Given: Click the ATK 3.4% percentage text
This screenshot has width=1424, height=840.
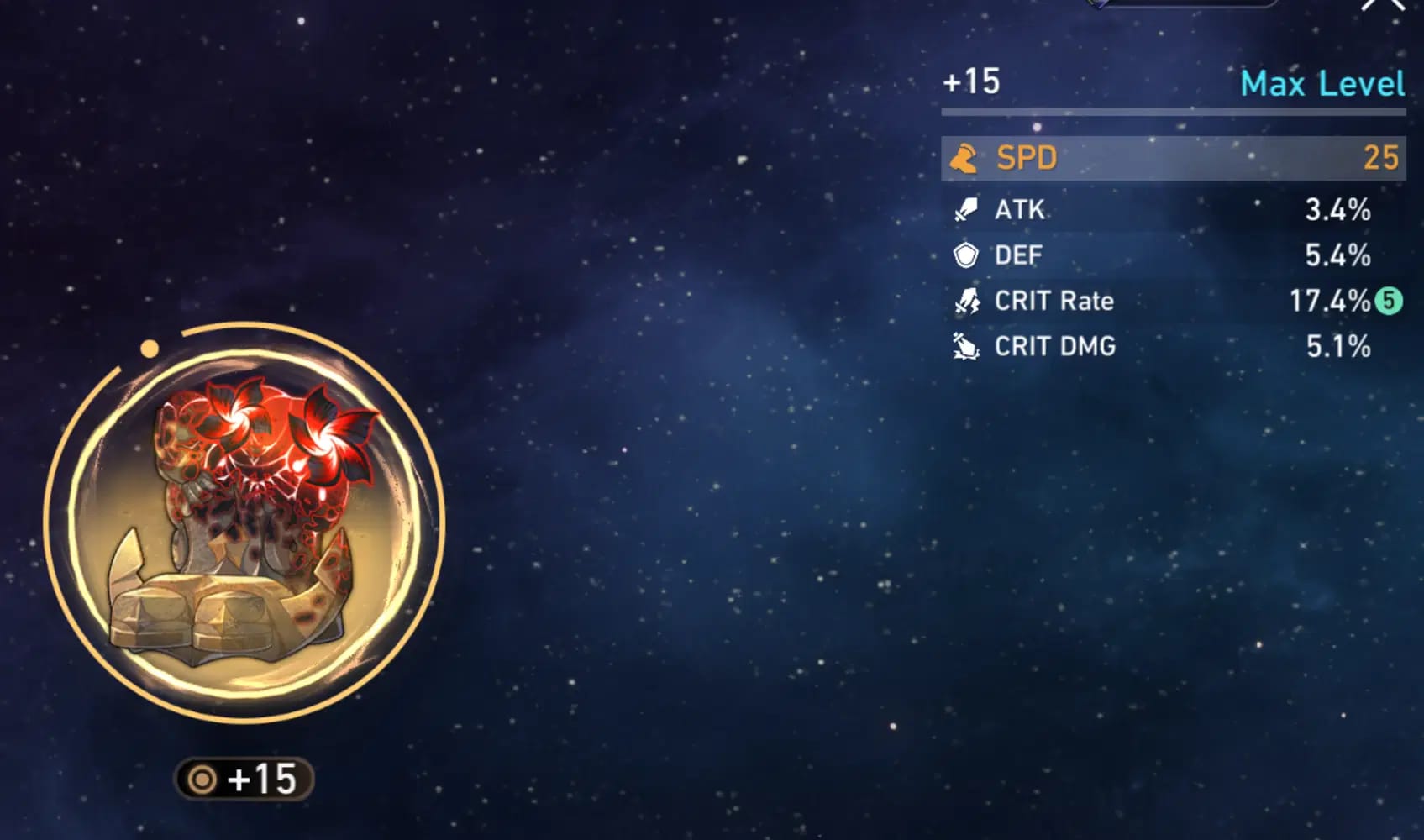Looking at the screenshot, I should (x=1337, y=210).
